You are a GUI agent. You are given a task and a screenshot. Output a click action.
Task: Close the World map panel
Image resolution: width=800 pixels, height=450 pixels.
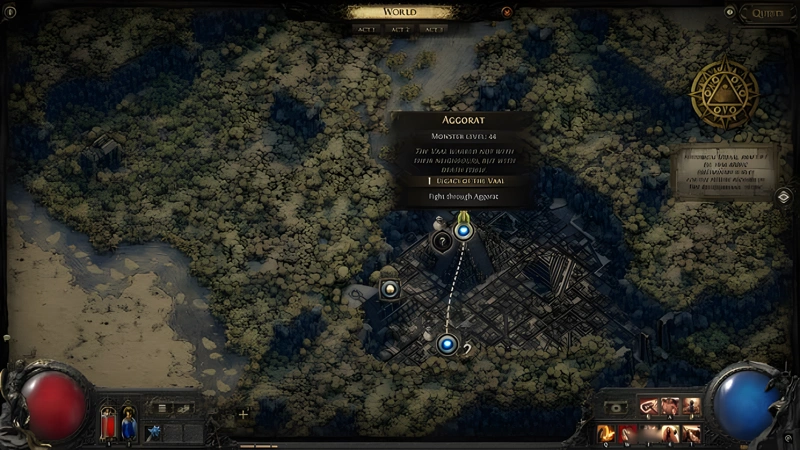[x=507, y=12]
